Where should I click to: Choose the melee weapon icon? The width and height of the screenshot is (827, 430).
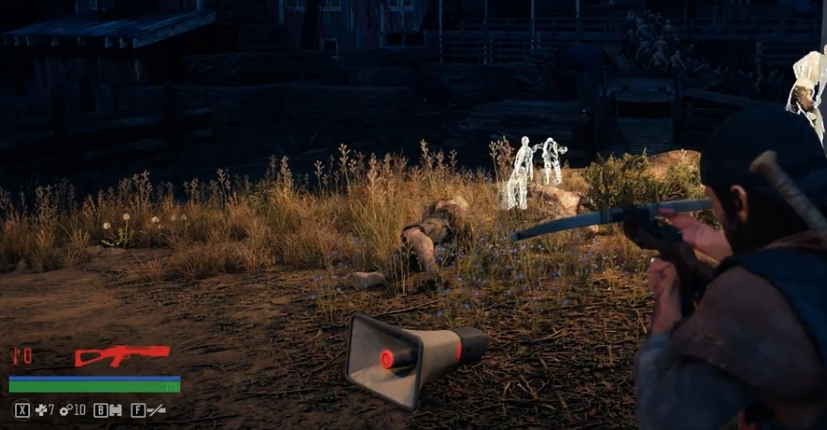coord(155,410)
